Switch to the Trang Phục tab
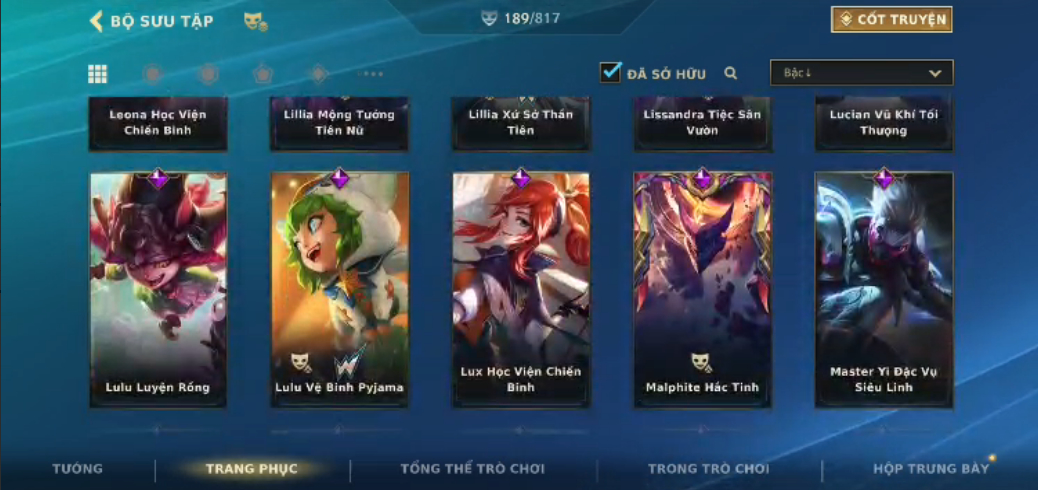This screenshot has height=490, width=1038. click(252, 468)
